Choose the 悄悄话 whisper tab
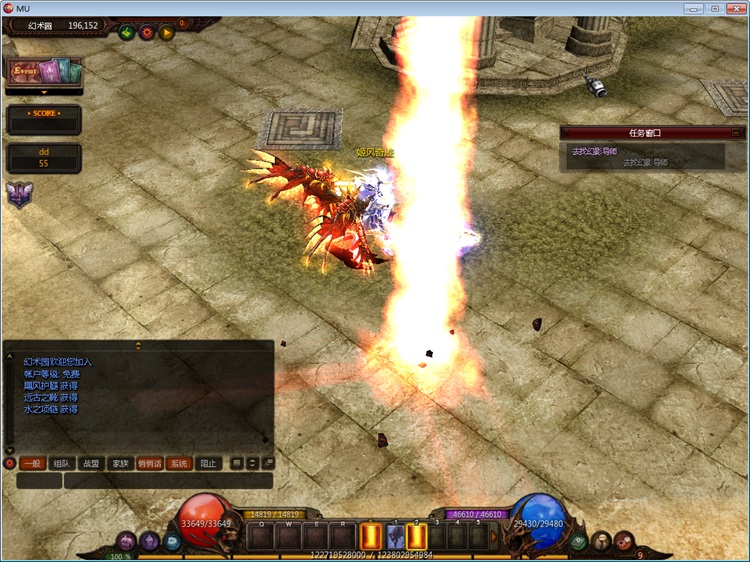Viewport: 750px width, 562px height. [150, 464]
